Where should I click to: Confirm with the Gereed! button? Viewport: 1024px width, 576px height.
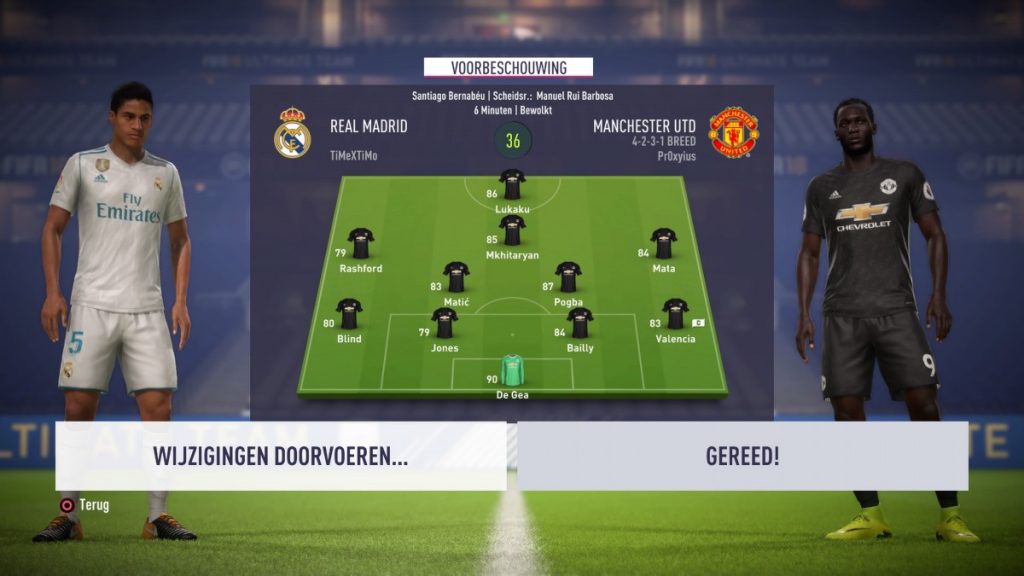pyautogui.click(x=742, y=456)
